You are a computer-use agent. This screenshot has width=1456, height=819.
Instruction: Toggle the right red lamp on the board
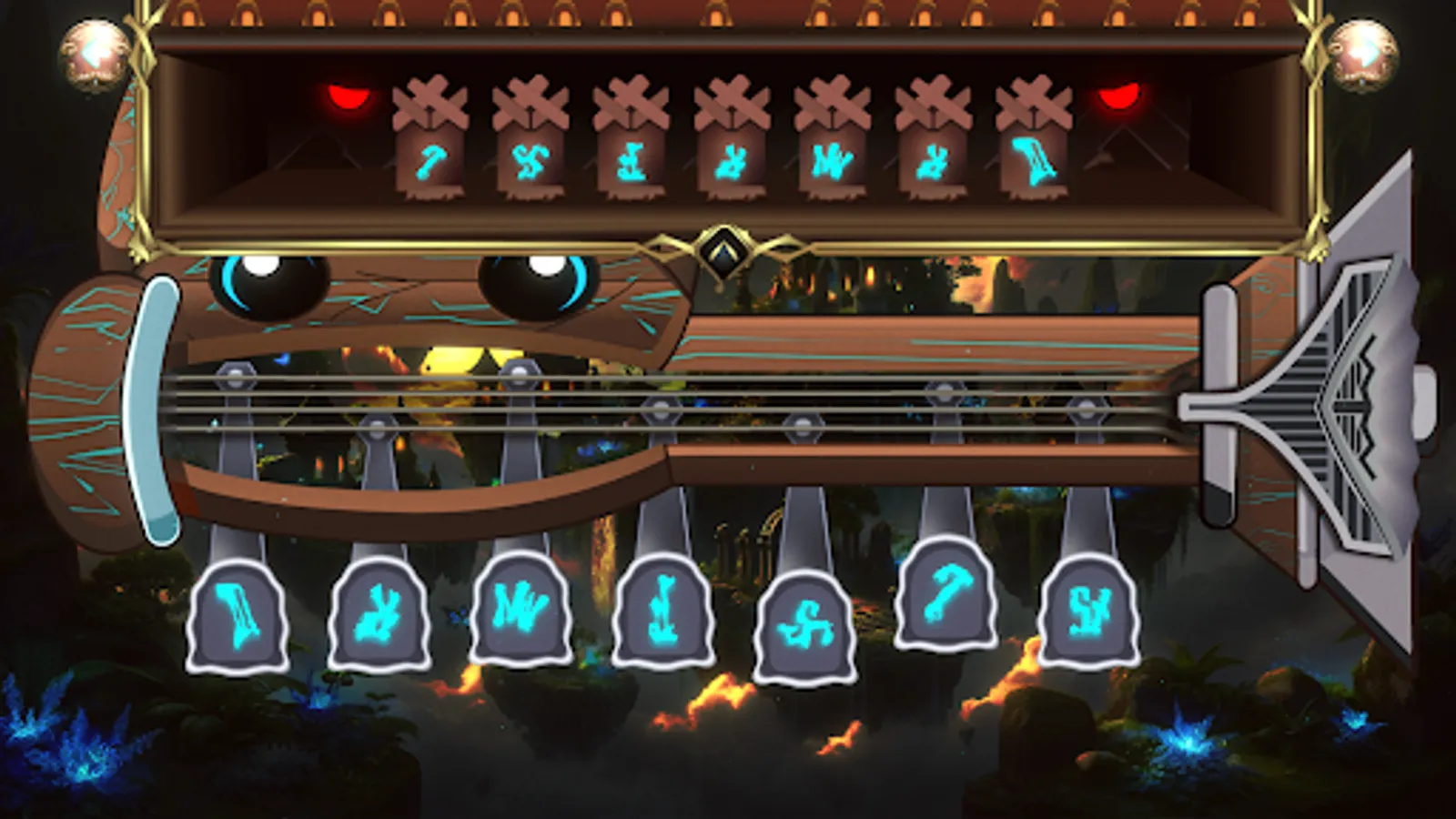(1121, 96)
